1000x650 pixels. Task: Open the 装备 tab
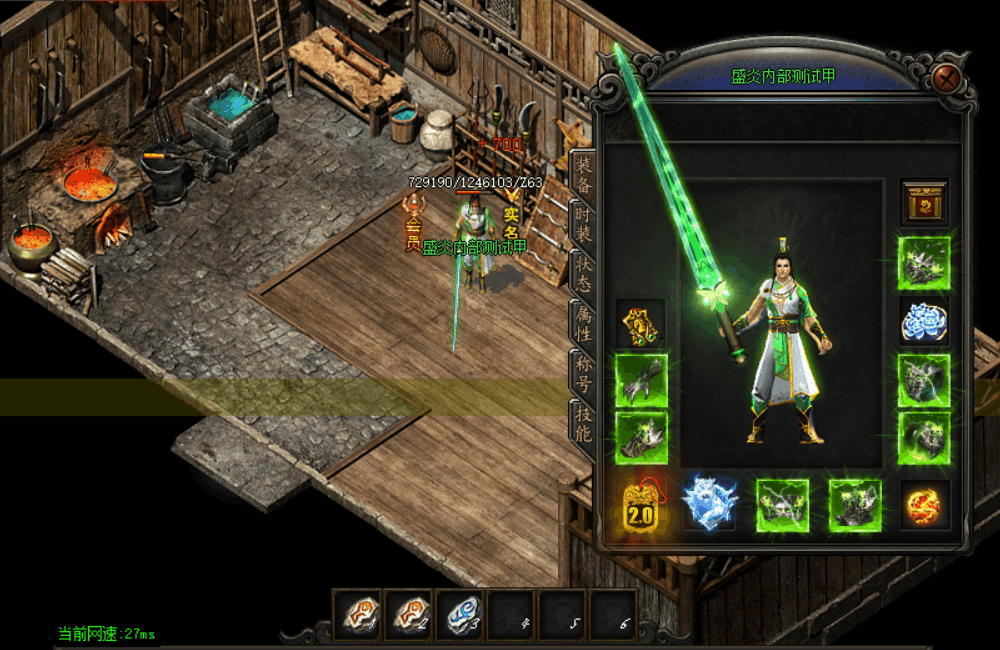(x=583, y=175)
